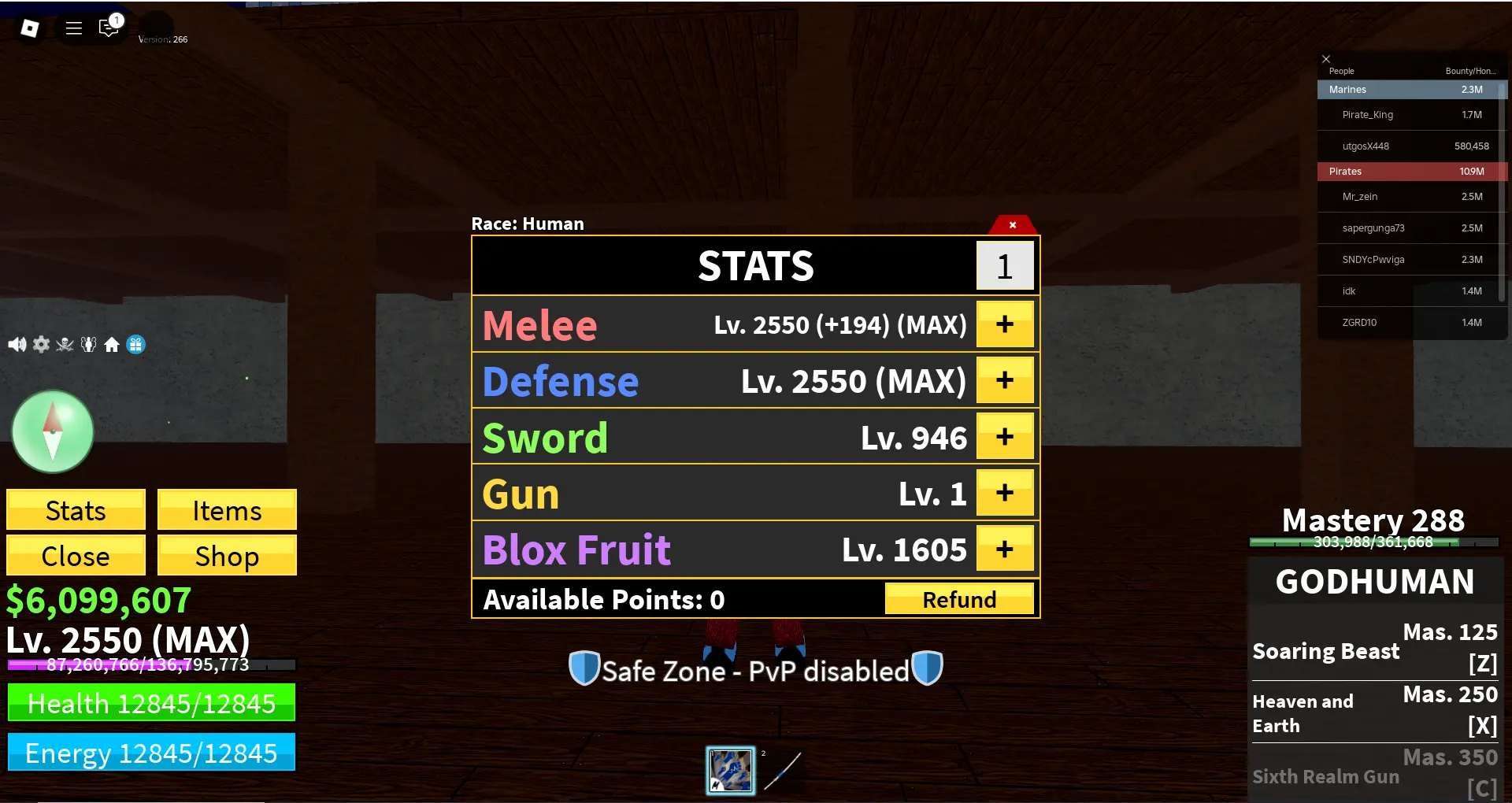Open the compass minimap

click(x=52, y=431)
